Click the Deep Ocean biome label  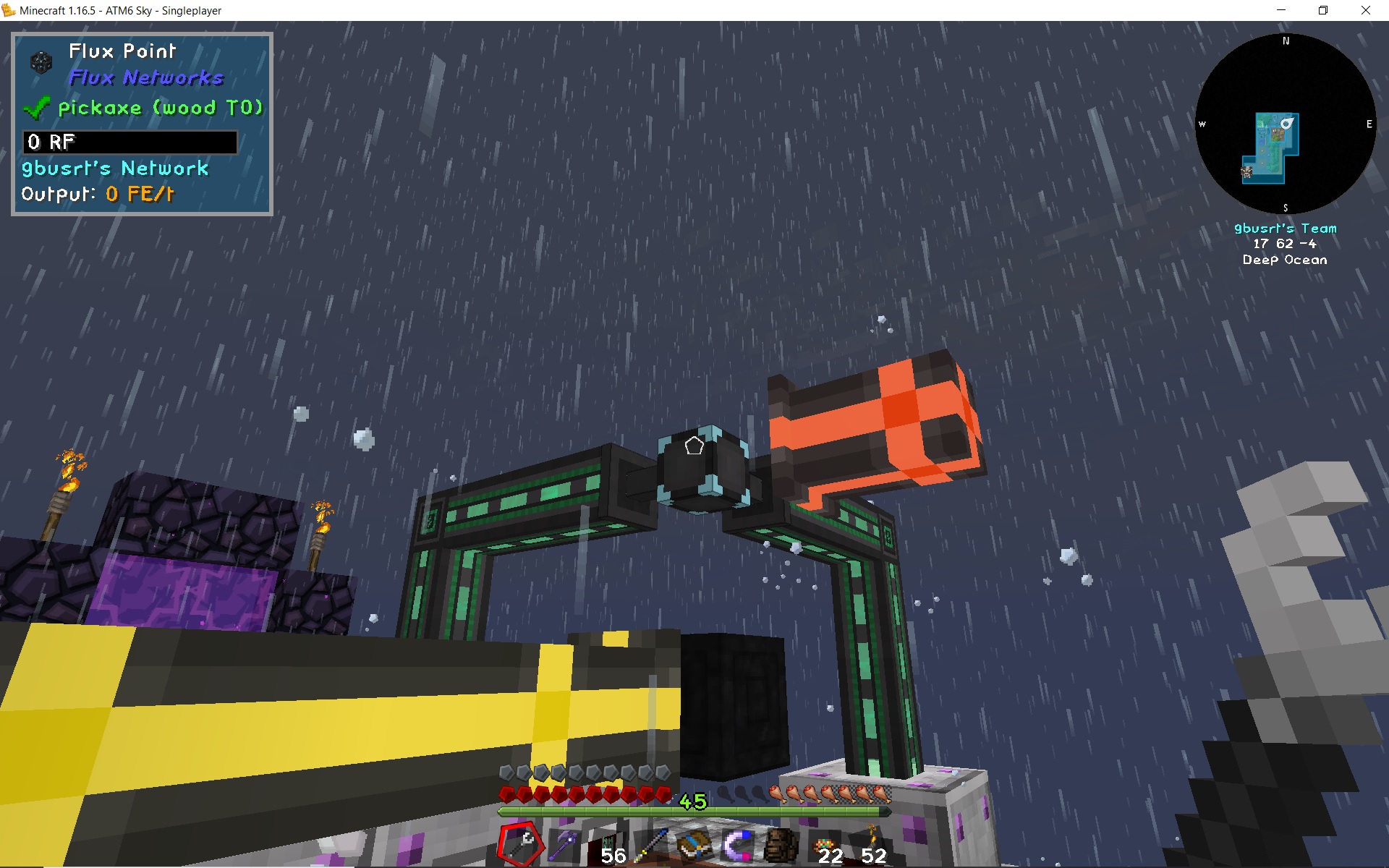[x=1285, y=260]
